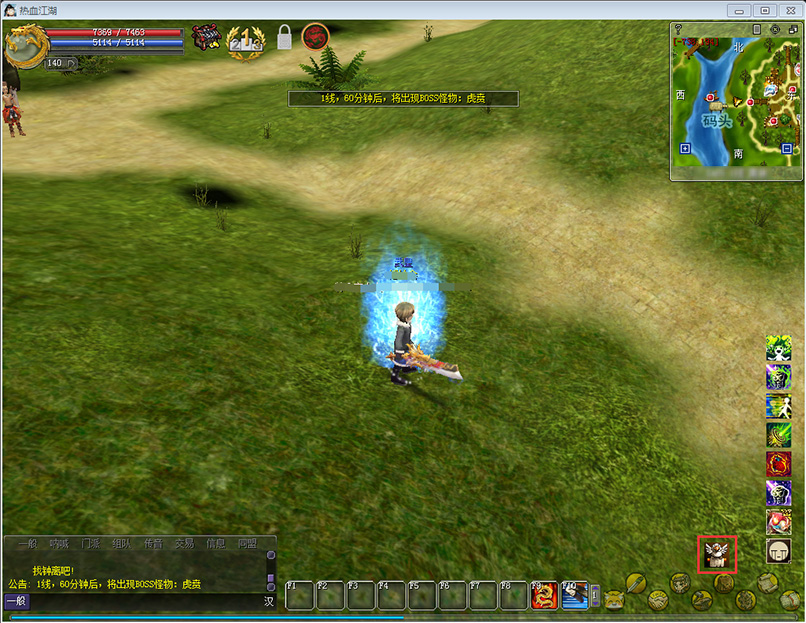Image resolution: width=806 pixels, height=623 pixels.
Task: Select the pale mask face icon
Action: [x=778, y=551]
